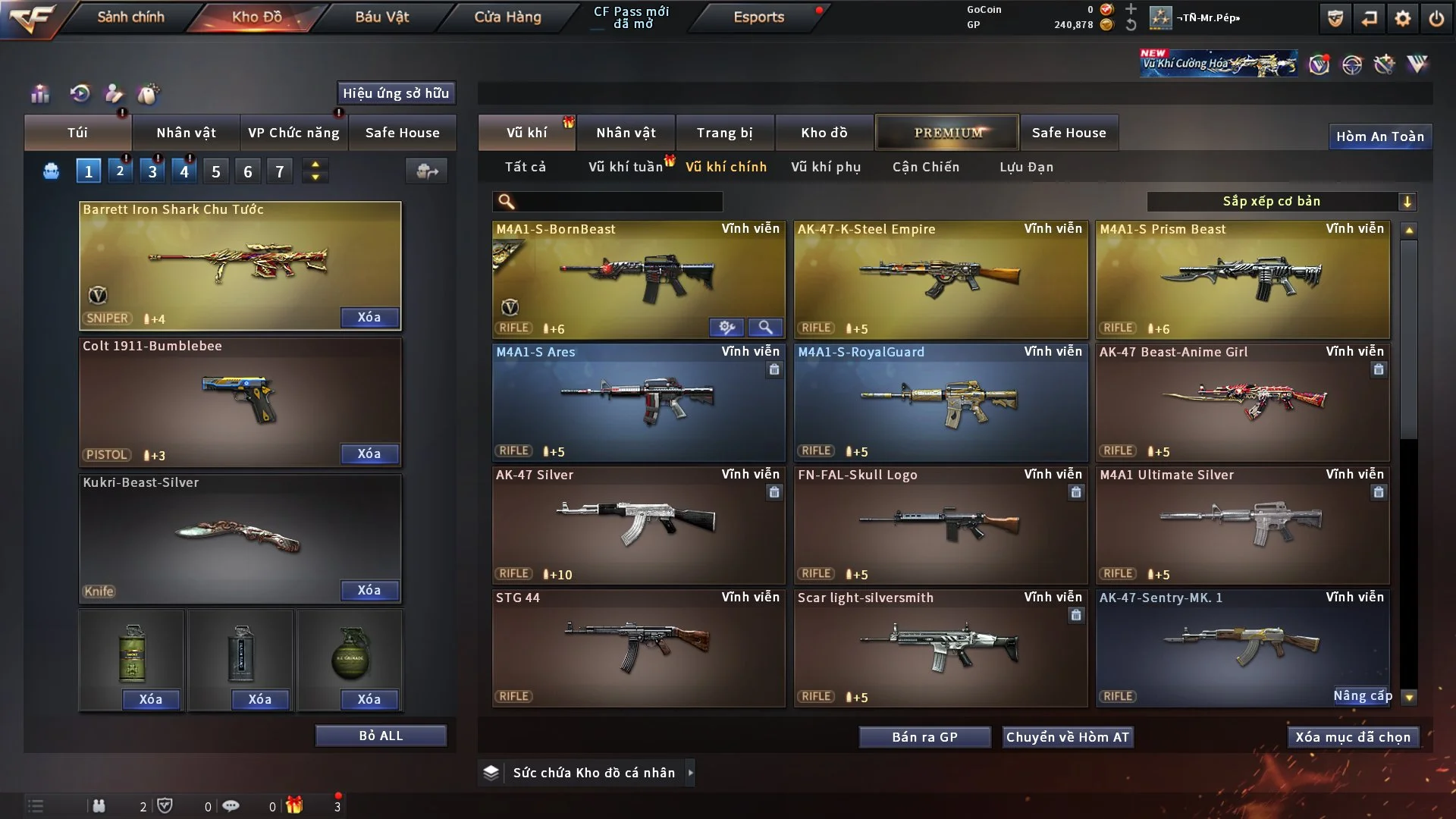
Task: Click the power exit button
Action: [x=1436, y=18]
